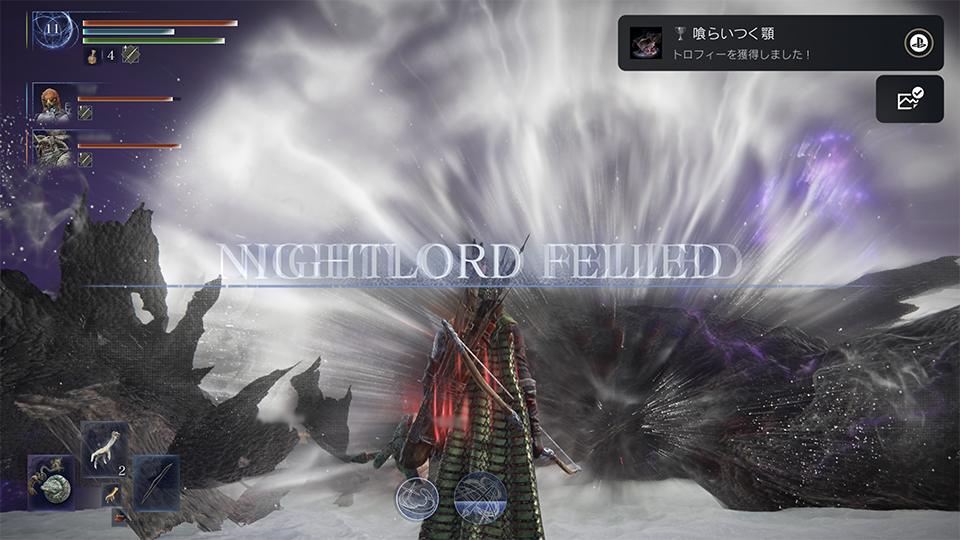Select the hawk-masked teammate portrait
Viewport: 960px width, 540px height.
point(50,102)
